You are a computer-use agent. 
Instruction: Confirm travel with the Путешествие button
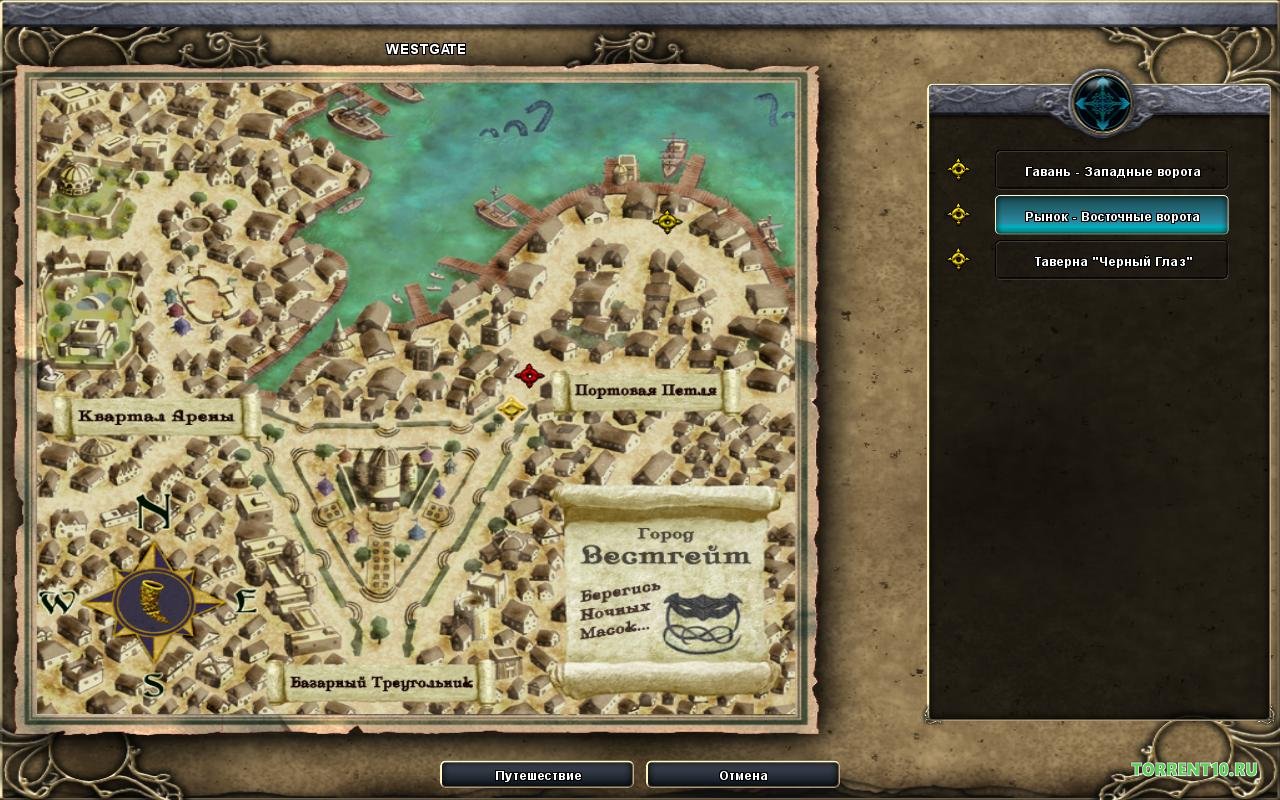(537, 775)
